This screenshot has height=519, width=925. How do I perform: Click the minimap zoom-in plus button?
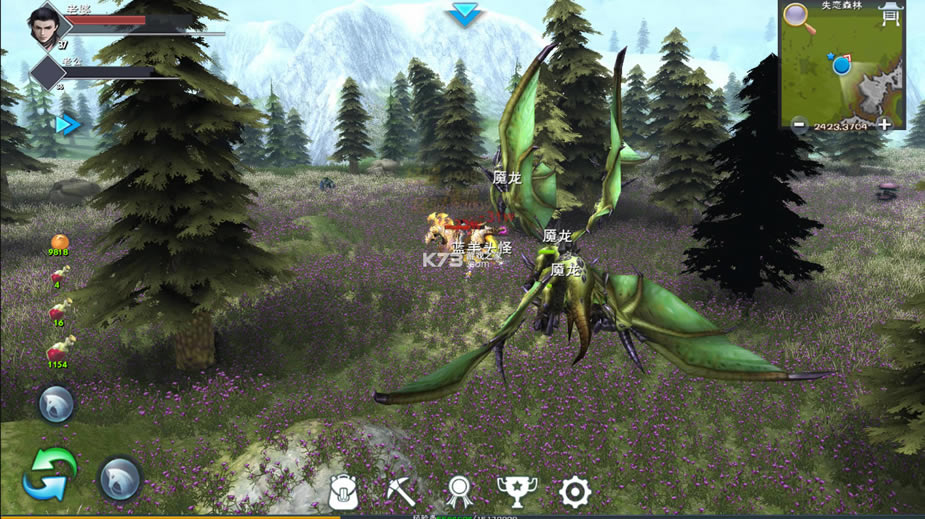(x=884, y=125)
